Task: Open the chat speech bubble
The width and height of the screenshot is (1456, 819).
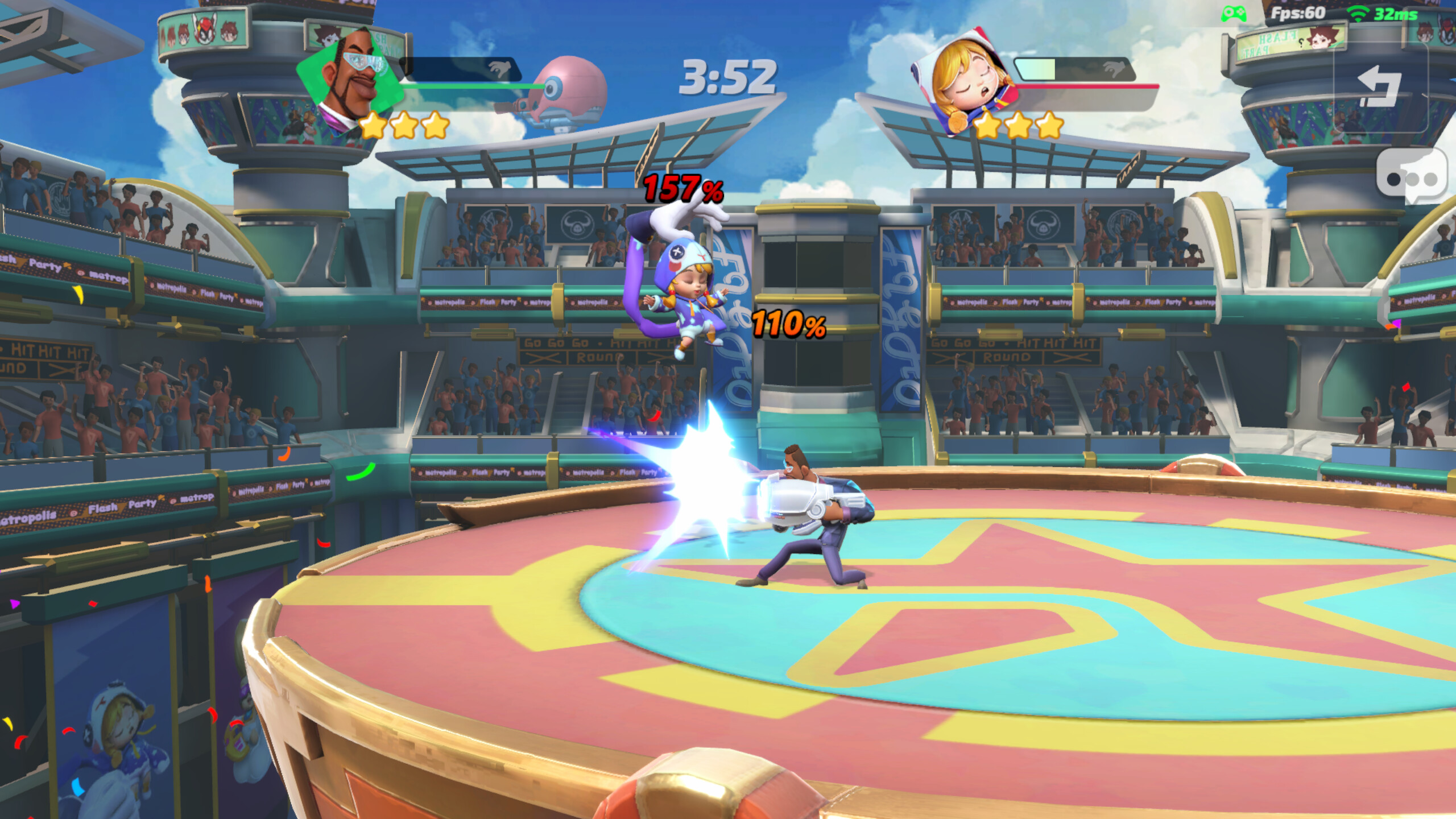Action: point(1412,176)
